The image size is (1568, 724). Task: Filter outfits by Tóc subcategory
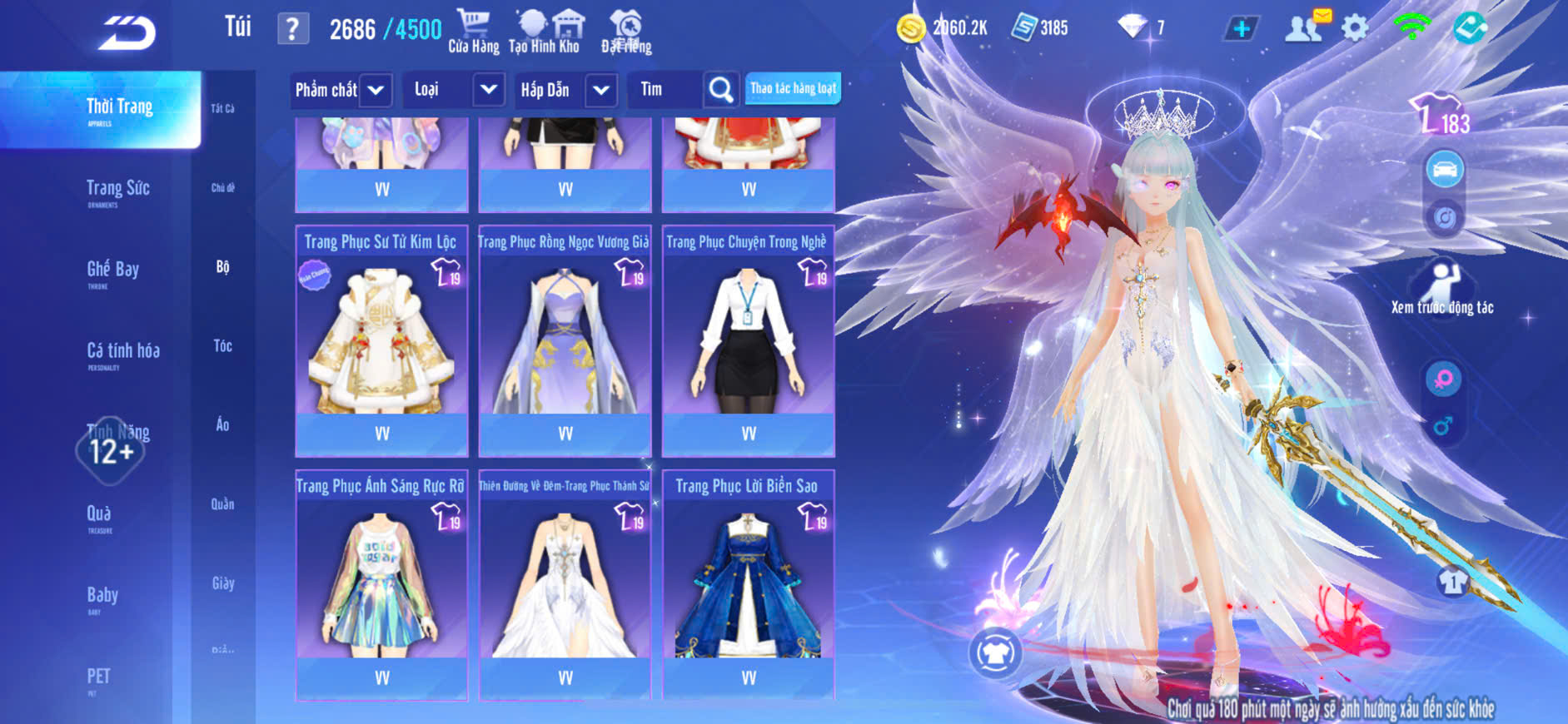pos(222,345)
